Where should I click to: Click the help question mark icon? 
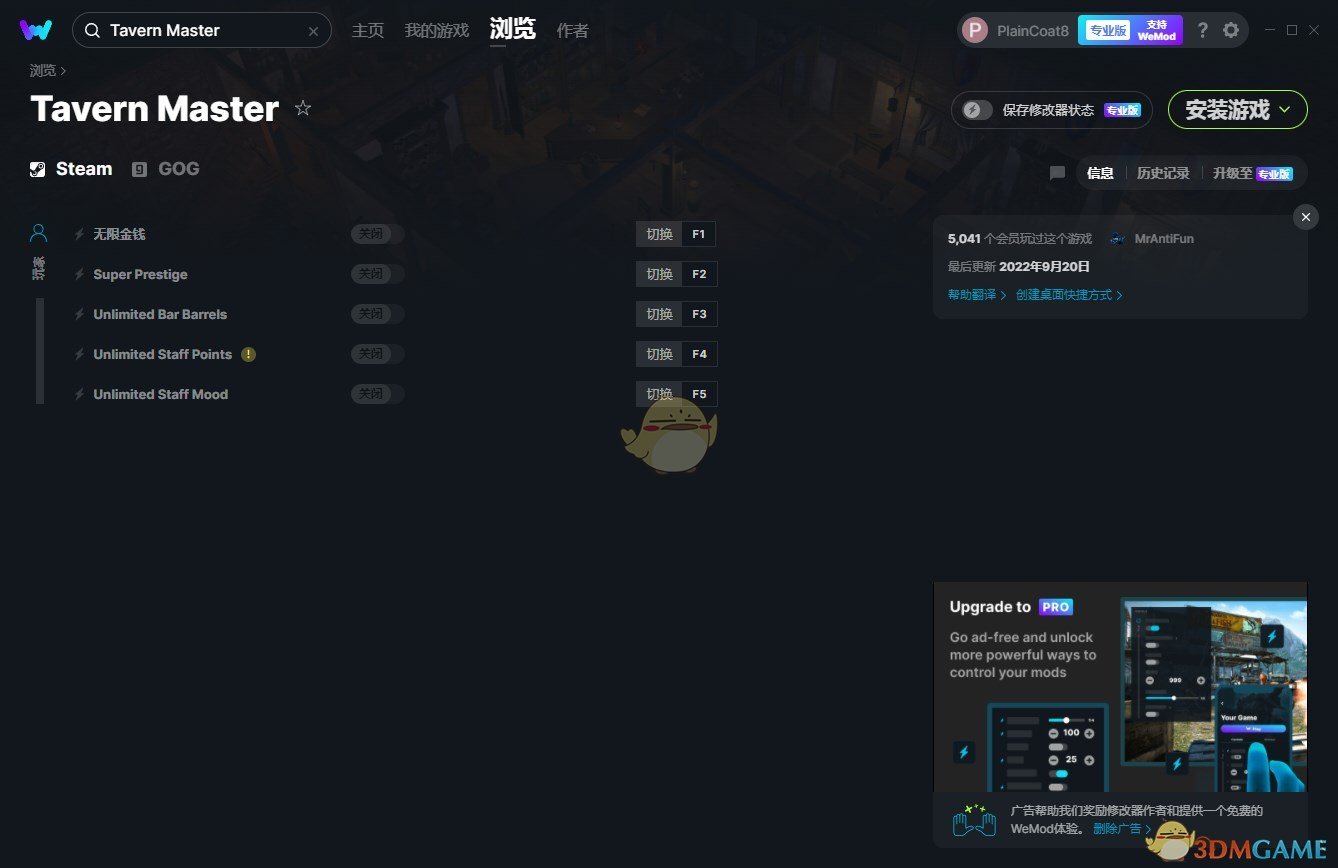(x=1202, y=30)
